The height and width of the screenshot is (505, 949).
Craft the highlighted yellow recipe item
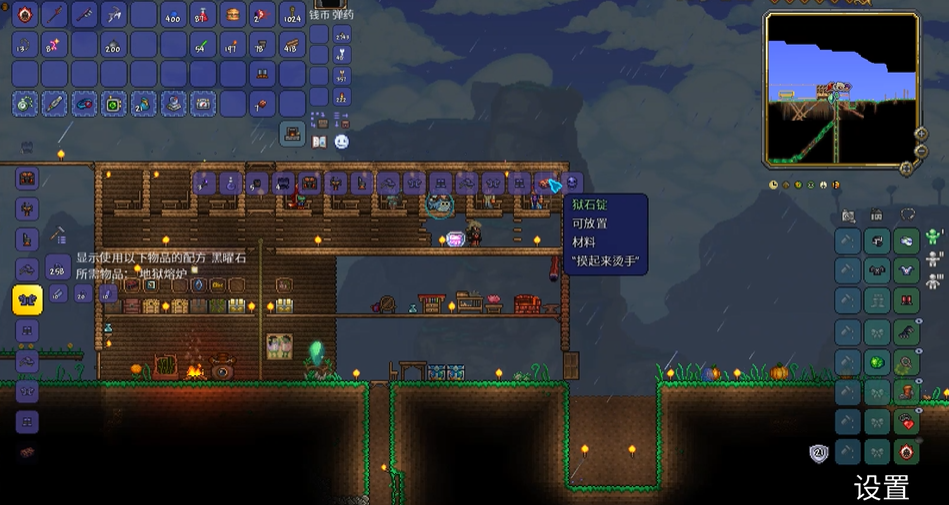point(27,299)
